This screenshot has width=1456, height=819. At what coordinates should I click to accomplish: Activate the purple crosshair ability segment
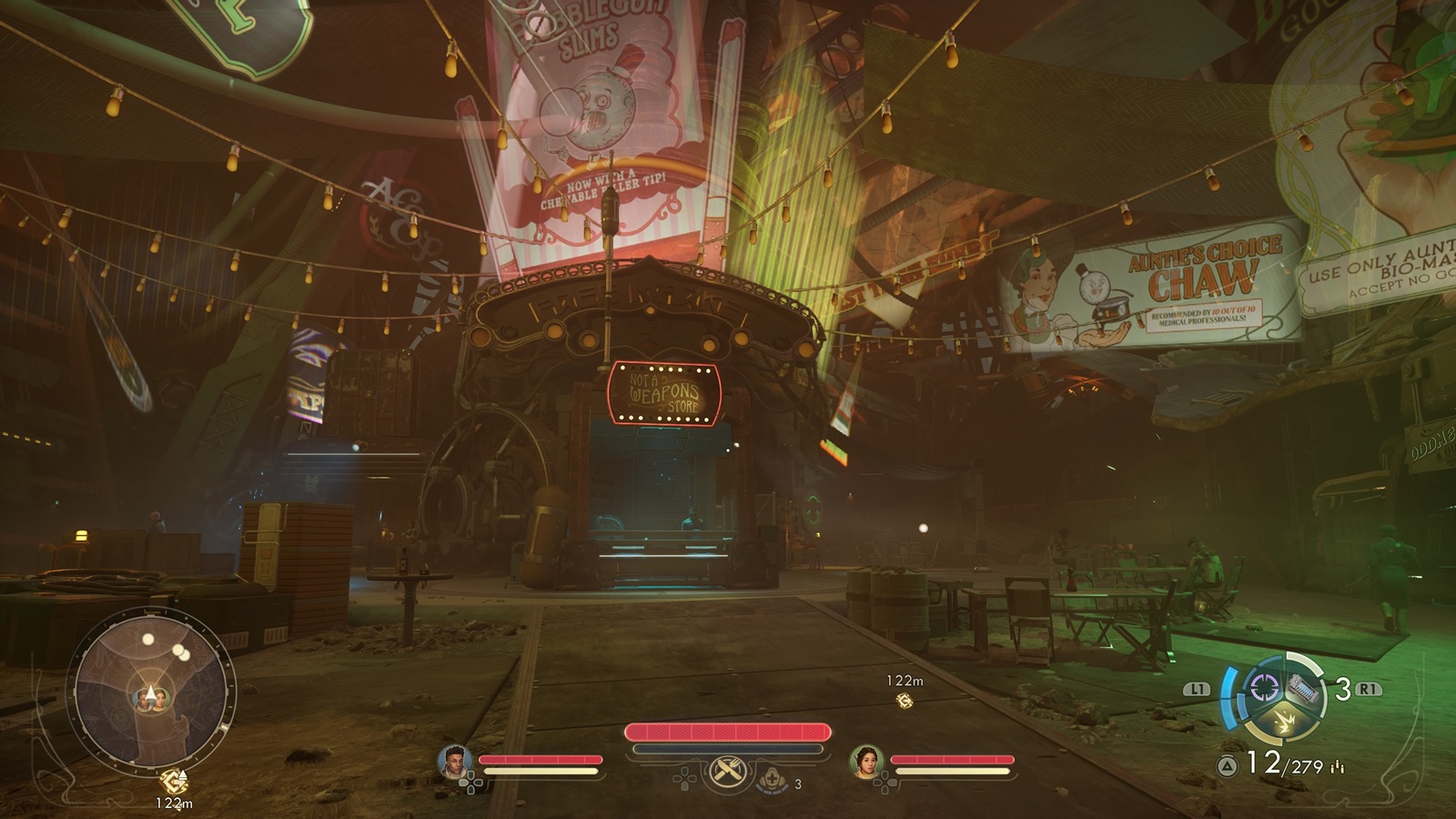[x=1264, y=687]
